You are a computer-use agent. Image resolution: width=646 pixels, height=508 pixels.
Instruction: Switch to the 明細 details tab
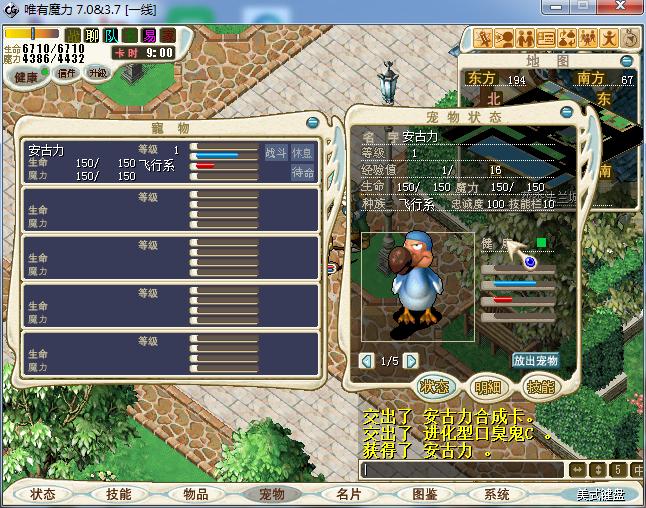[488, 387]
